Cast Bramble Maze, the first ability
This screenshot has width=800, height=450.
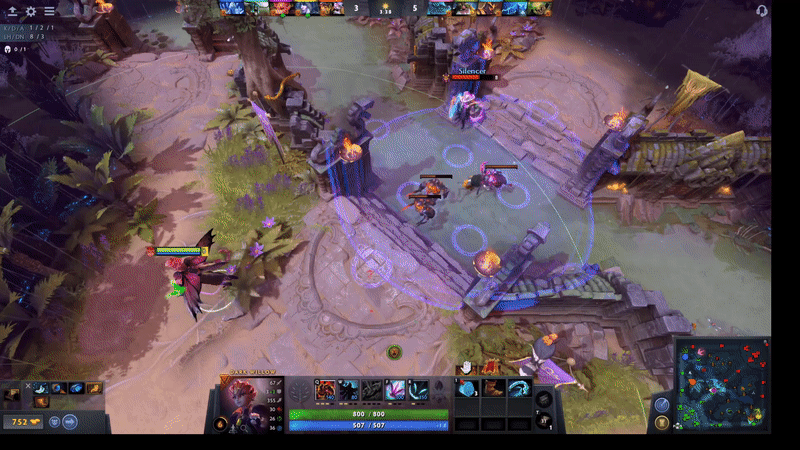tap(324, 390)
